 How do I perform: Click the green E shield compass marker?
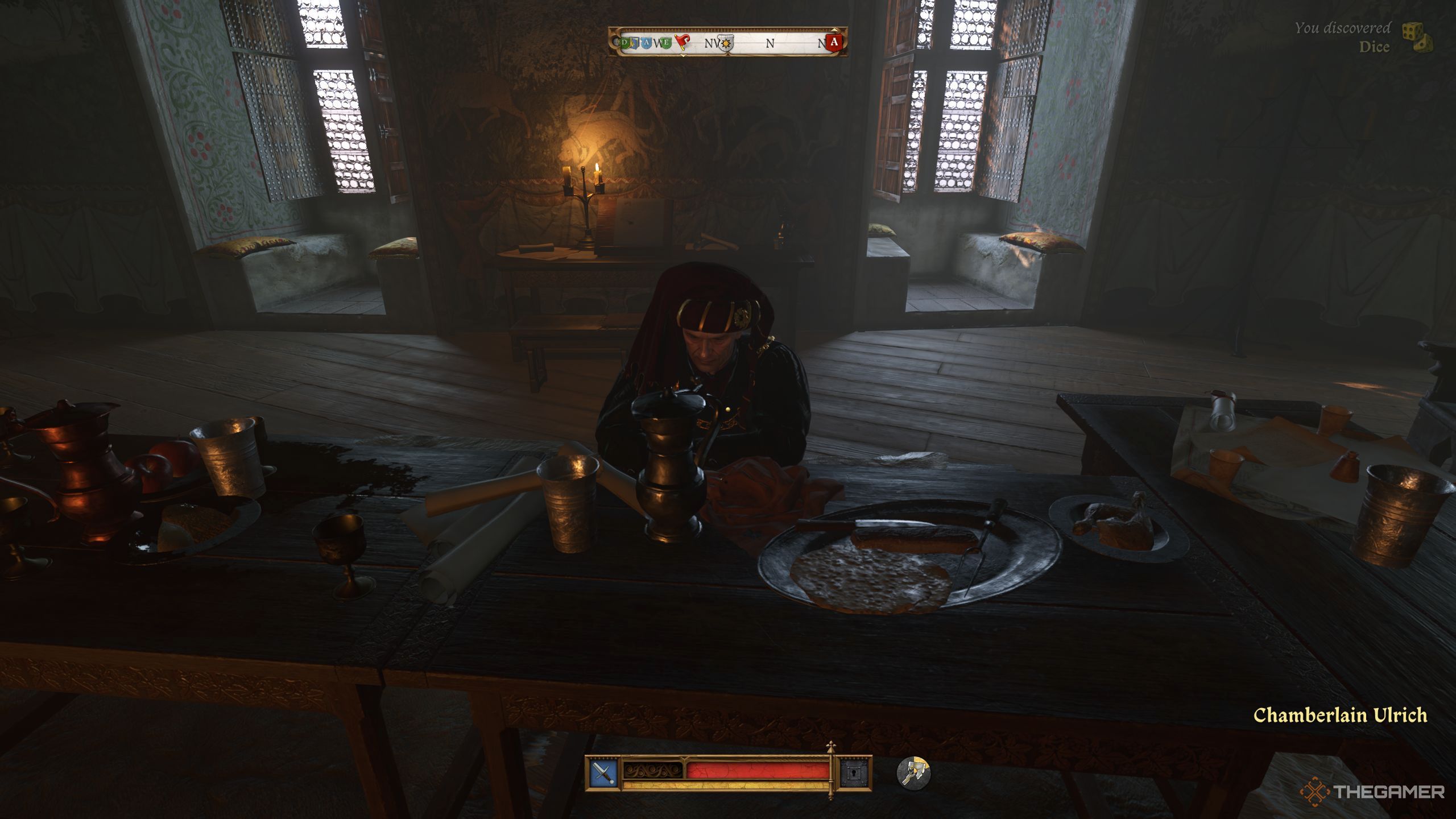[x=667, y=42]
